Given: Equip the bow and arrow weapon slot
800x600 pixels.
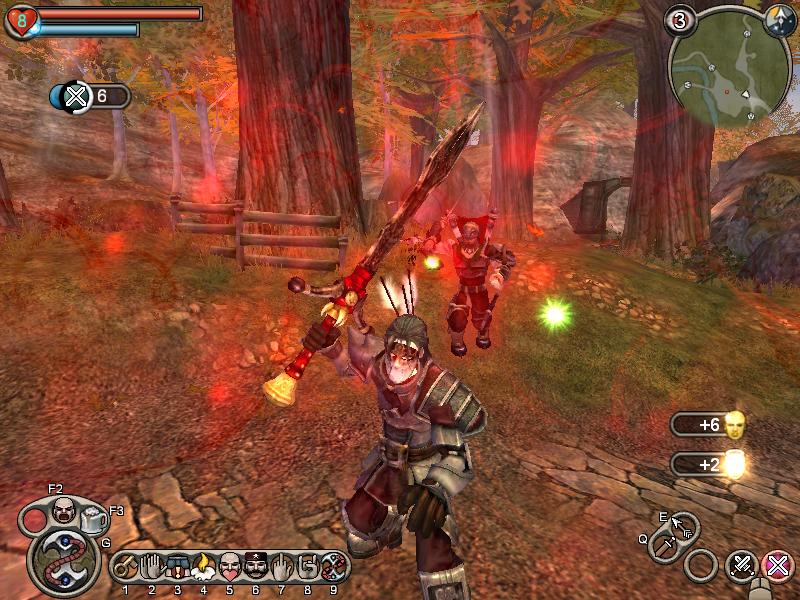Looking at the screenshot, I should pyautogui.click(x=685, y=524).
